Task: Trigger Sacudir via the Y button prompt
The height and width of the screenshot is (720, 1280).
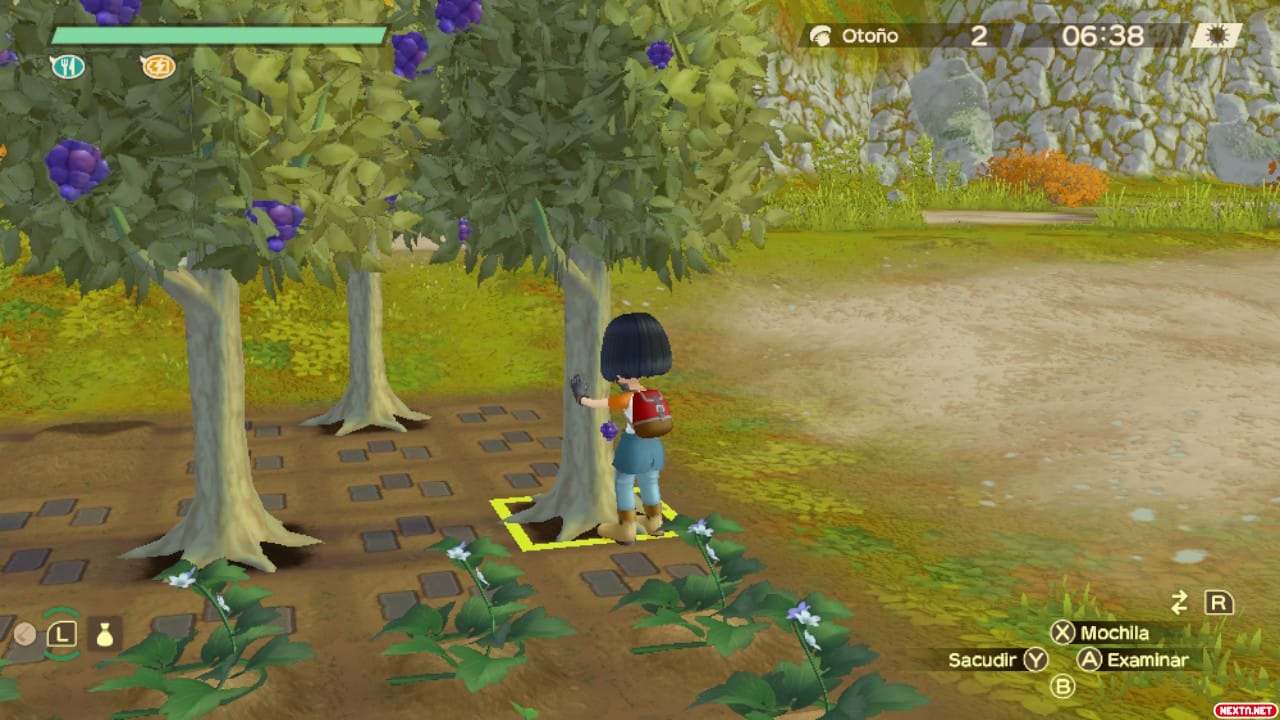Action: click(1036, 661)
